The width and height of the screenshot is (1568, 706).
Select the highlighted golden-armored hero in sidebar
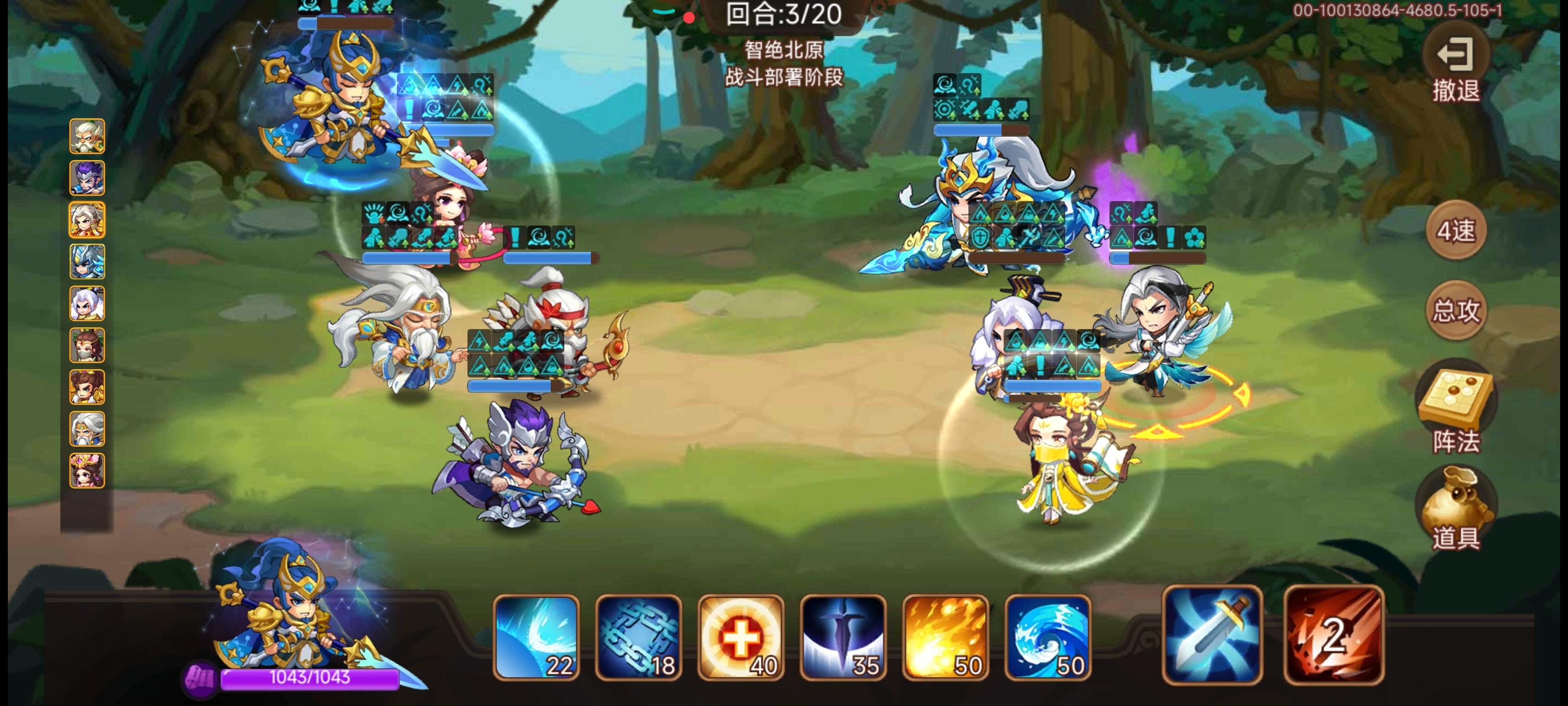coord(87,219)
